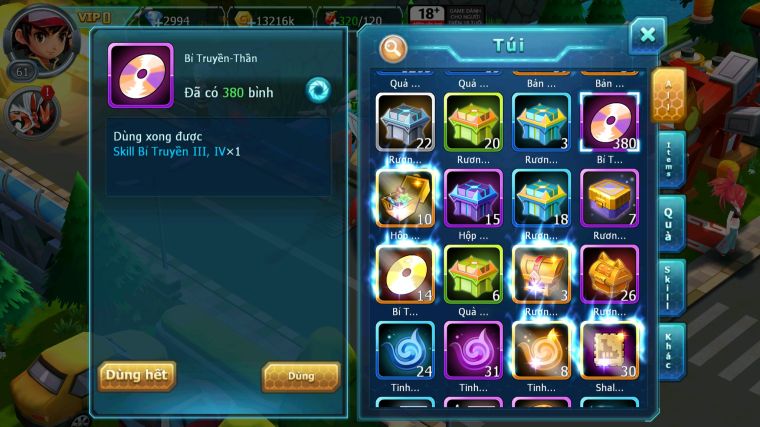Viewport: 760px width, 427px height.
Task: Select the purple swirl essence with 31
Action: 473,350
